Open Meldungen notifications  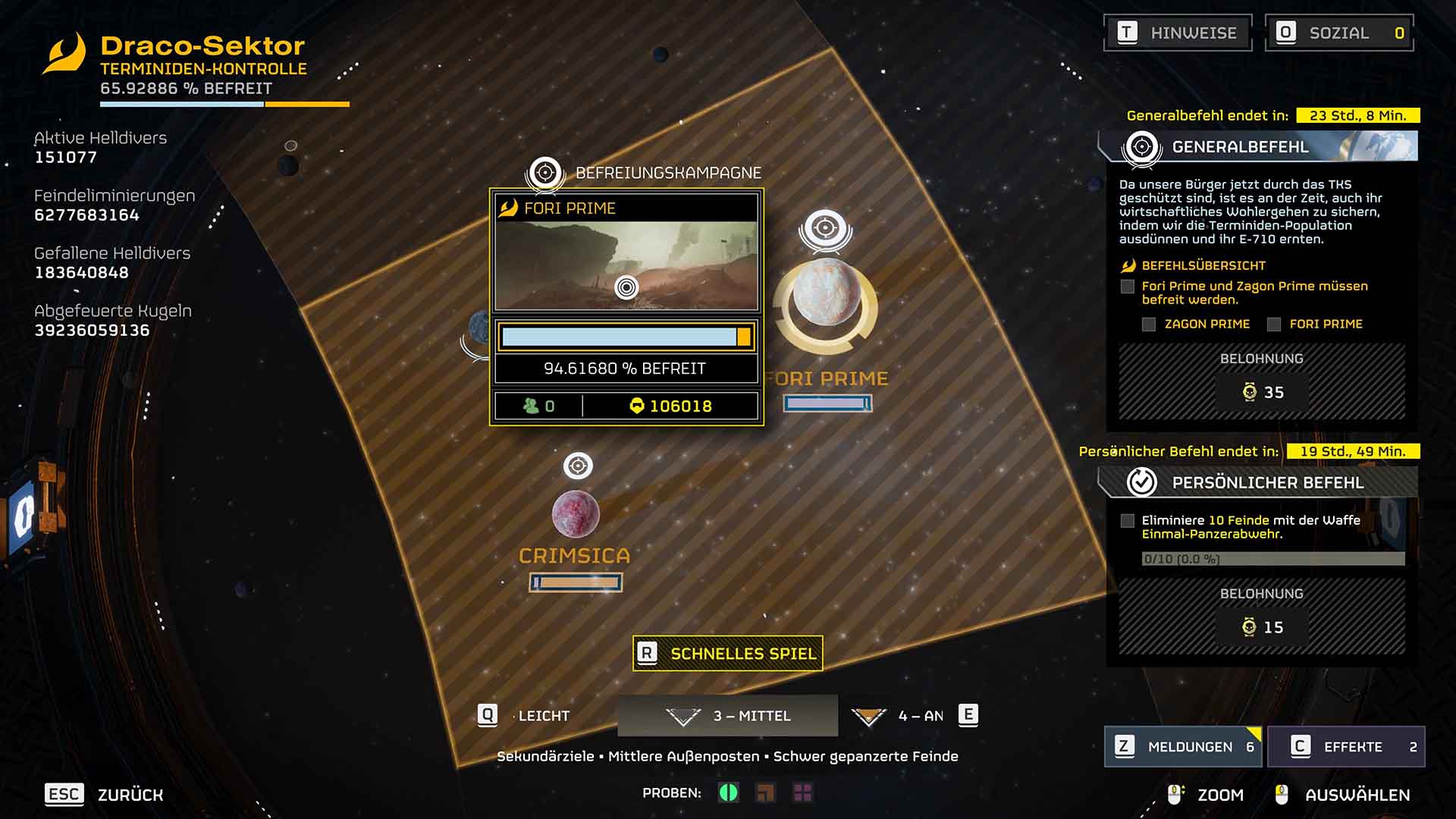1183,747
